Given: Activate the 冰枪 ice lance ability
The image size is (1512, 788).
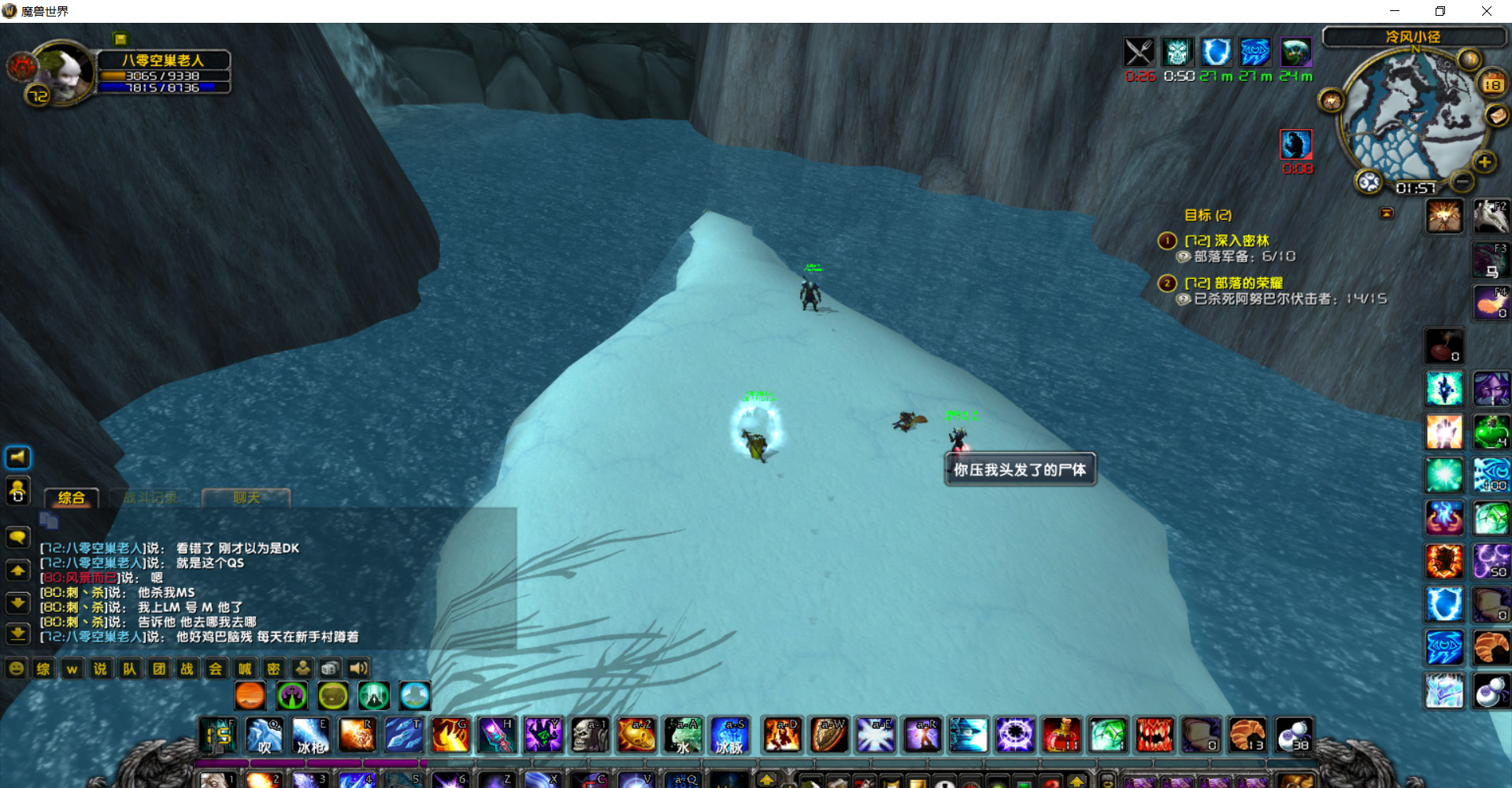Looking at the screenshot, I should tap(310, 735).
